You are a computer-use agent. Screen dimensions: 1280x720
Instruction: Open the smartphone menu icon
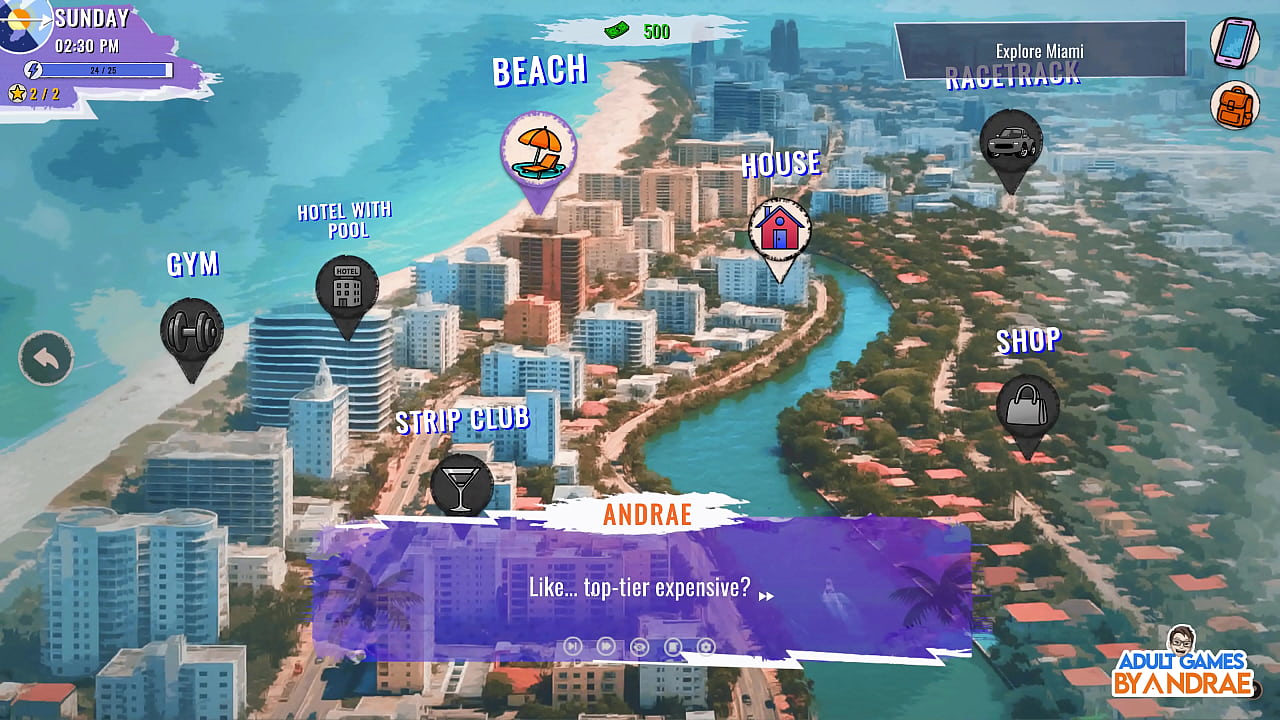pyautogui.click(x=1234, y=42)
